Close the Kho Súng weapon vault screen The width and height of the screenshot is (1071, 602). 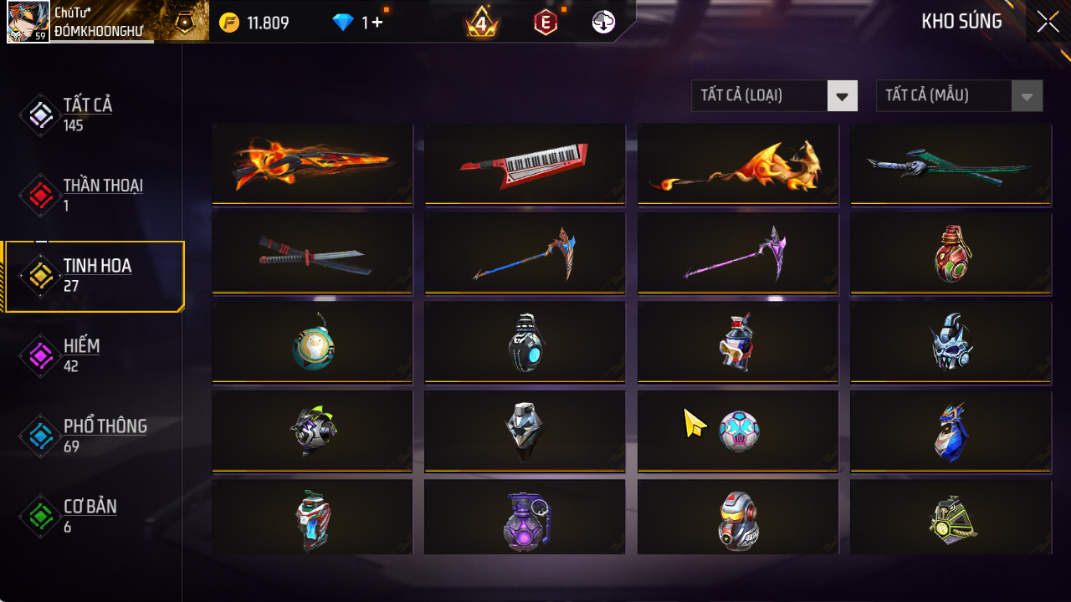[1047, 22]
